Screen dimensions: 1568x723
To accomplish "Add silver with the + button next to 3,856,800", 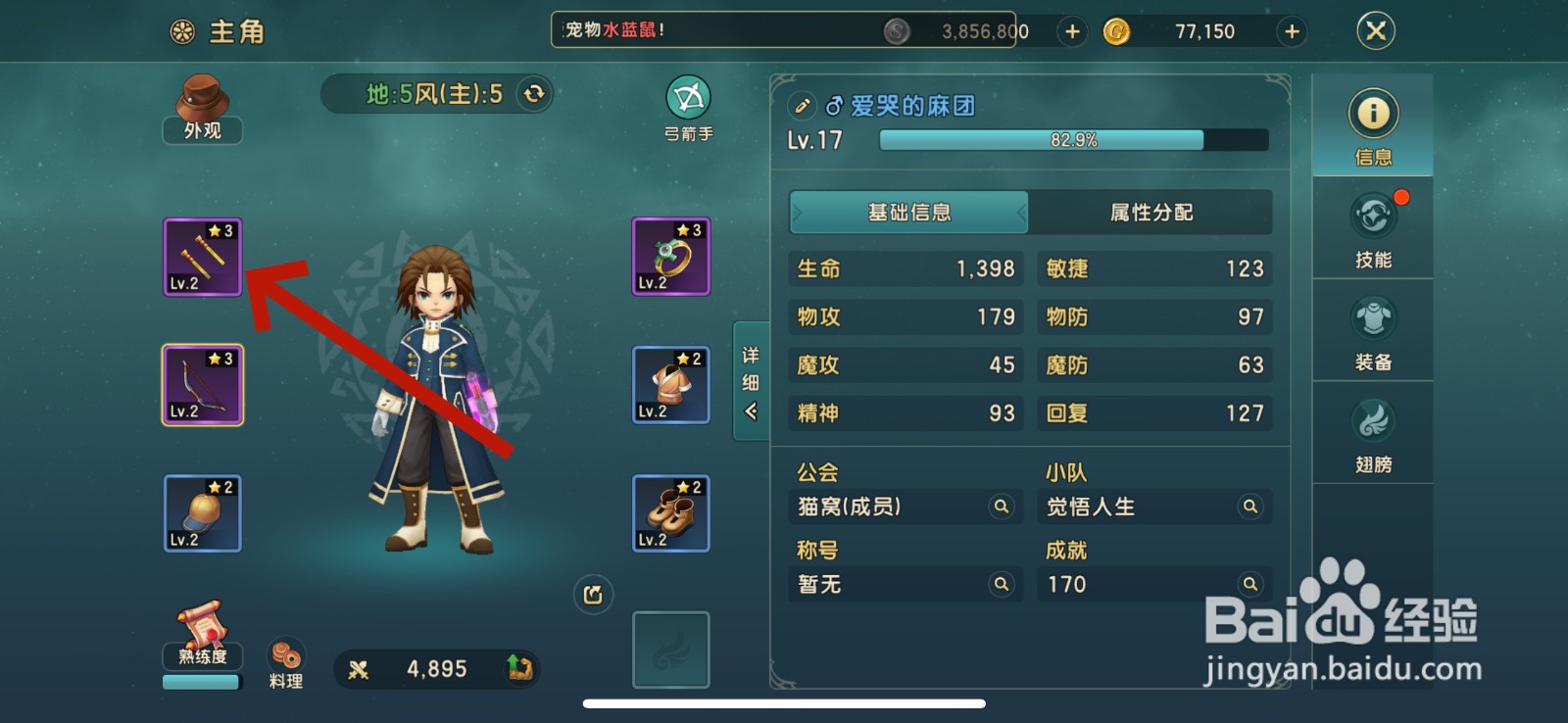I will [1071, 31].
